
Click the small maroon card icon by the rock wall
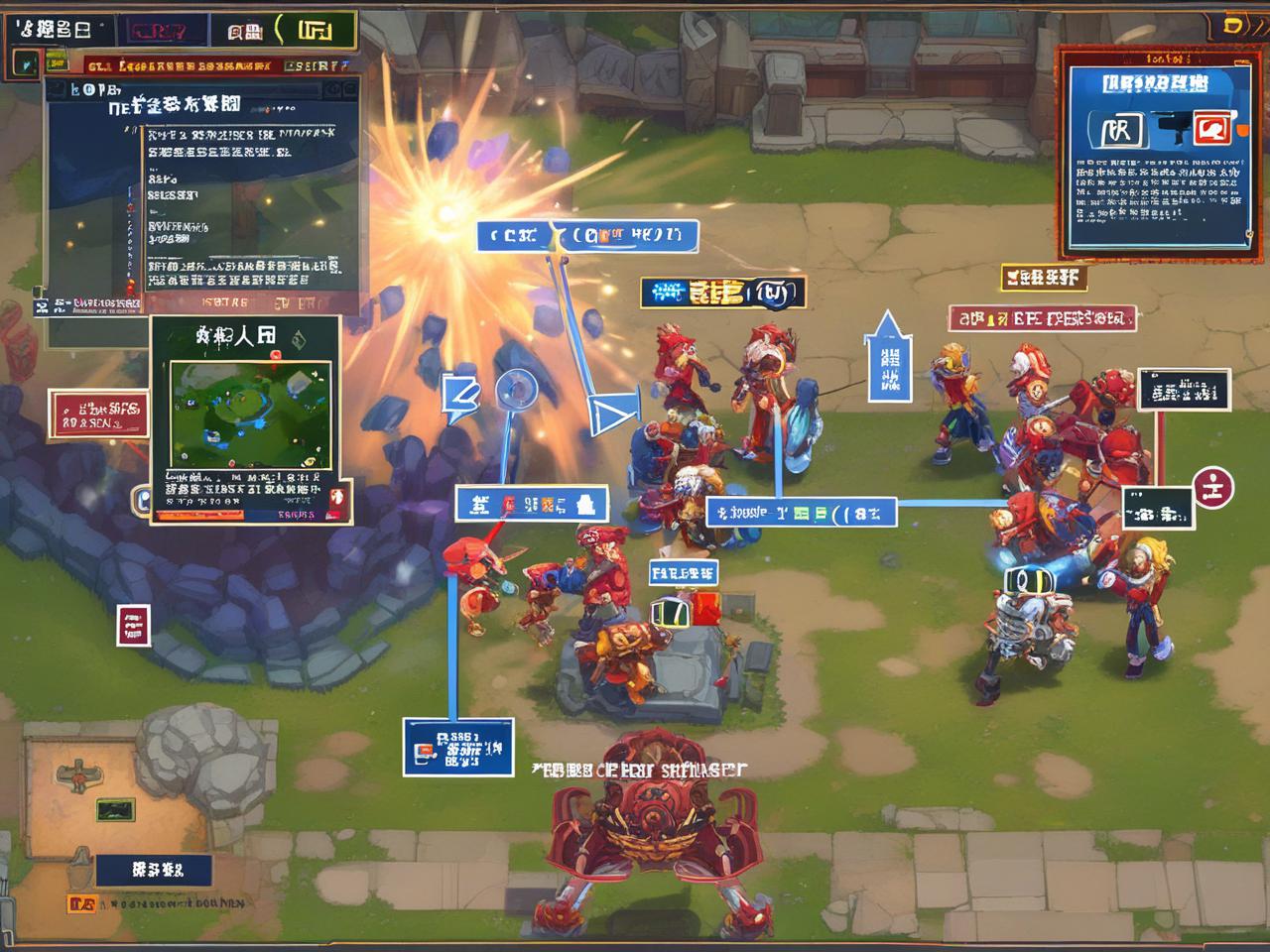[x=133, y=625]
